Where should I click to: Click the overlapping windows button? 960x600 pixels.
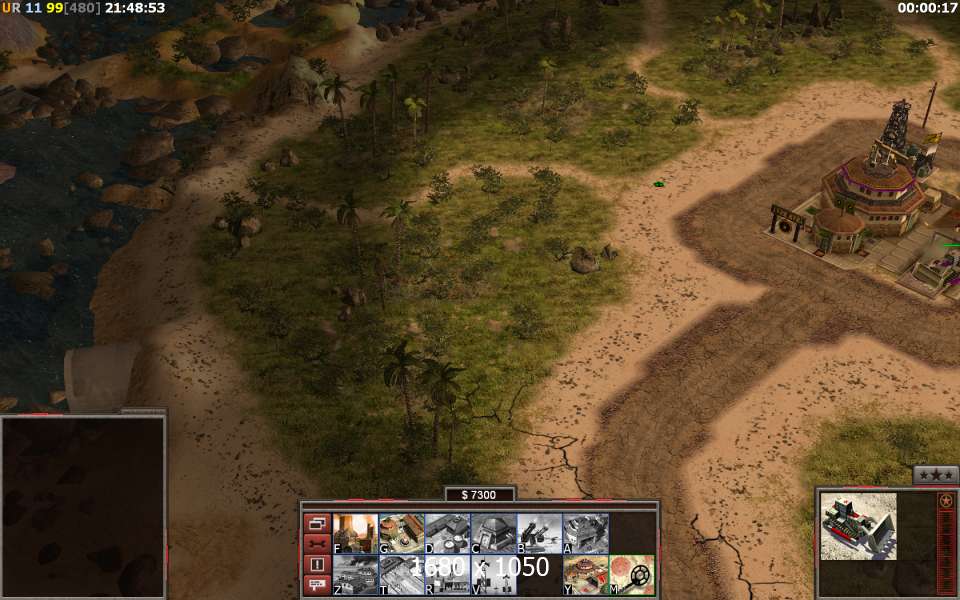point(317,523)
